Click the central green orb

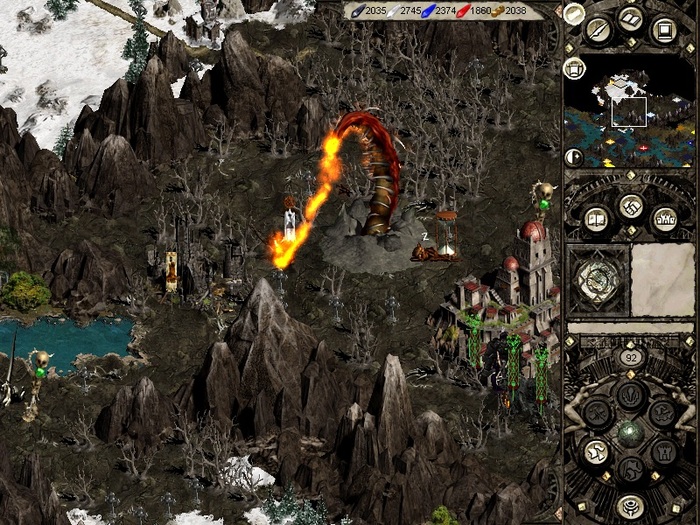(x=629, y=433)
